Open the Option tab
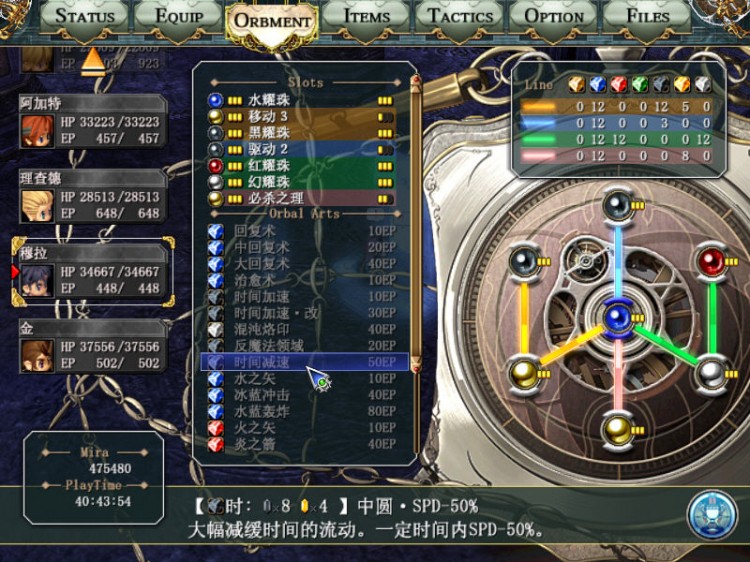Screen dimensions: 750x562 553,16
